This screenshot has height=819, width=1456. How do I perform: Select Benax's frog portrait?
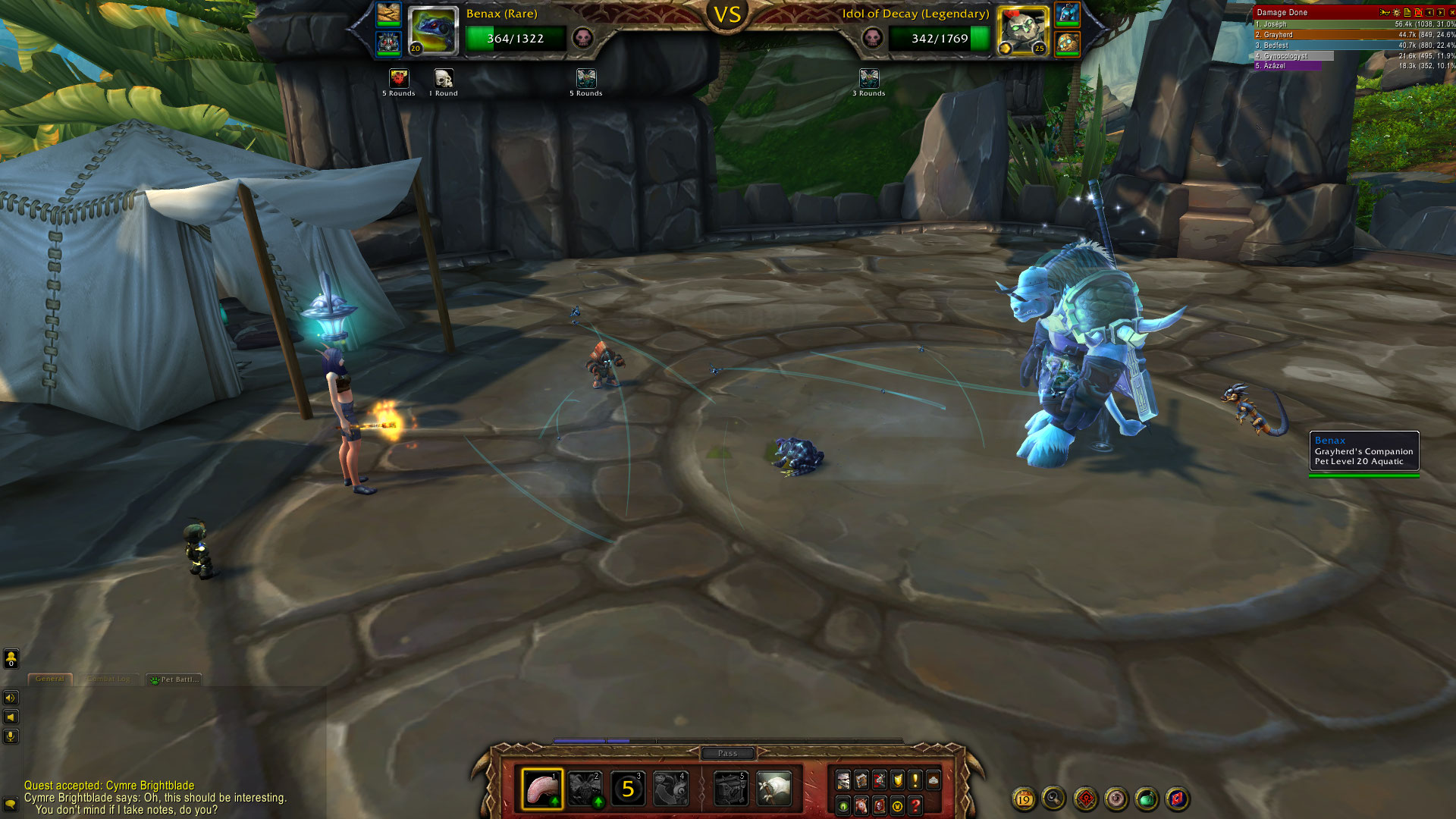(x=433, y=31)
